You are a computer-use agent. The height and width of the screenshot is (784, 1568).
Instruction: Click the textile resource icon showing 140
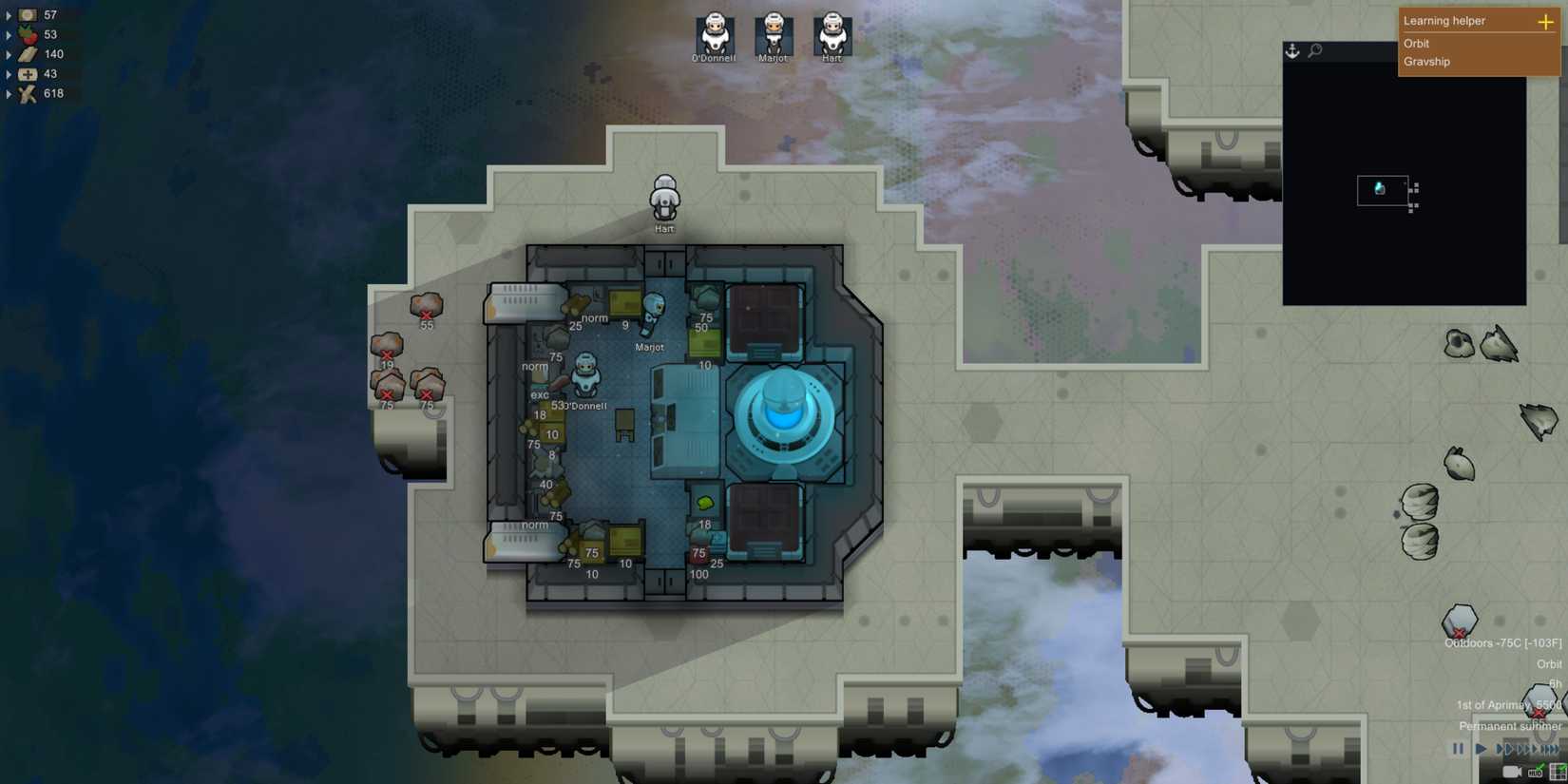27,53
